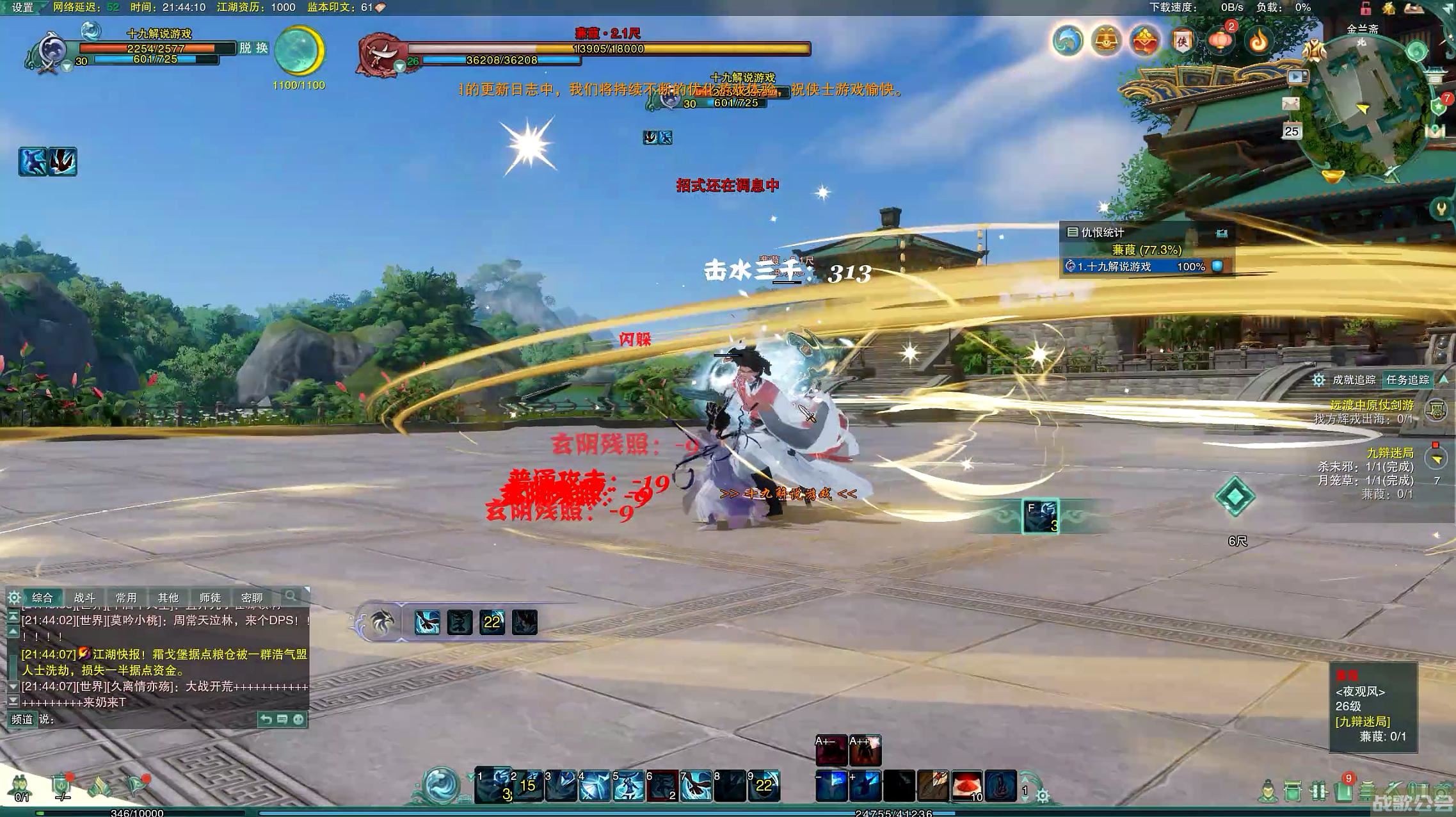Open the chat emoji picker
Viewport: 1456px width, 817px height.
pyautogui.click(x=298, y=719)
